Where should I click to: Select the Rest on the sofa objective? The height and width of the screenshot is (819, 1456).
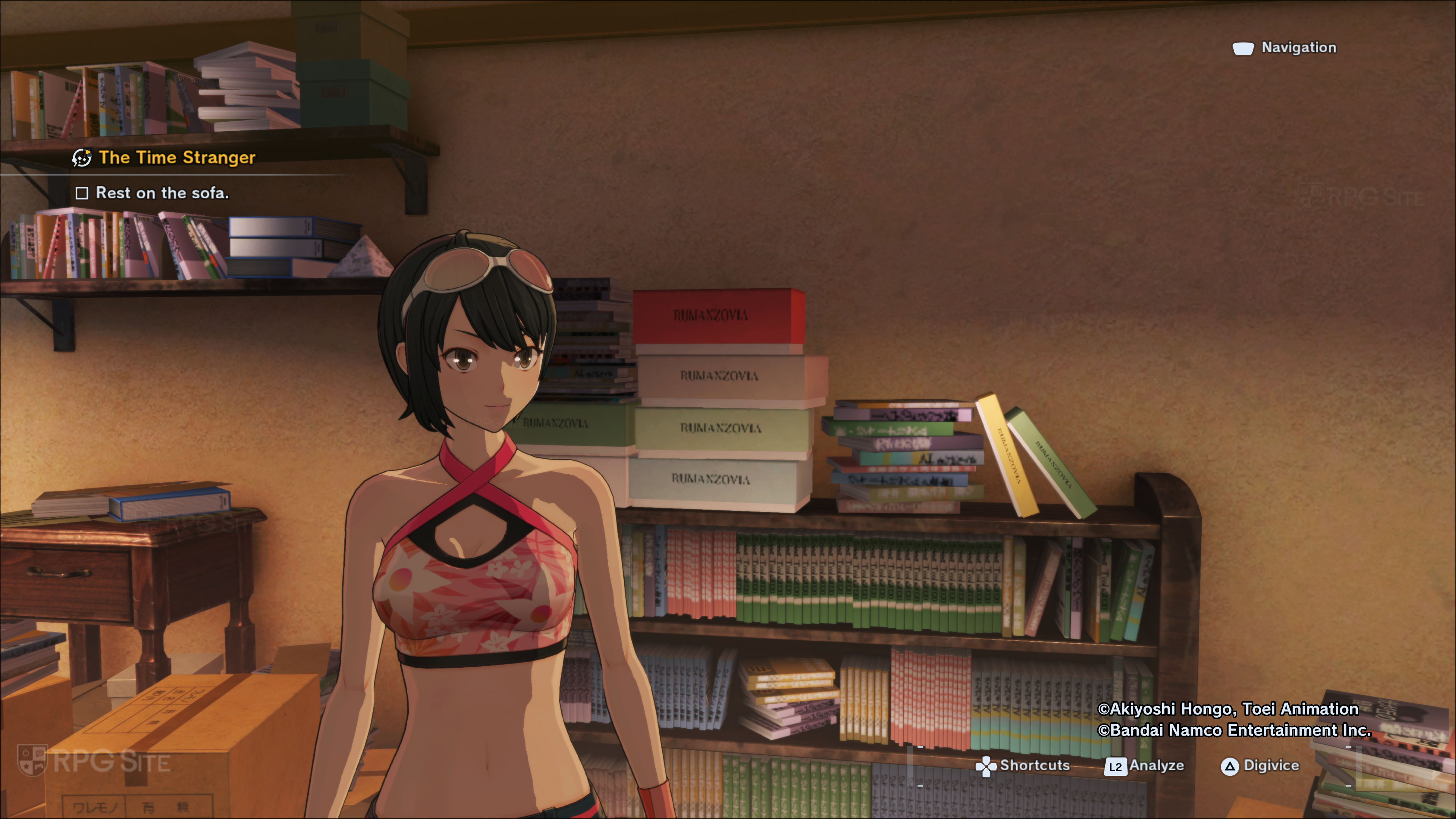click(162, 193)
